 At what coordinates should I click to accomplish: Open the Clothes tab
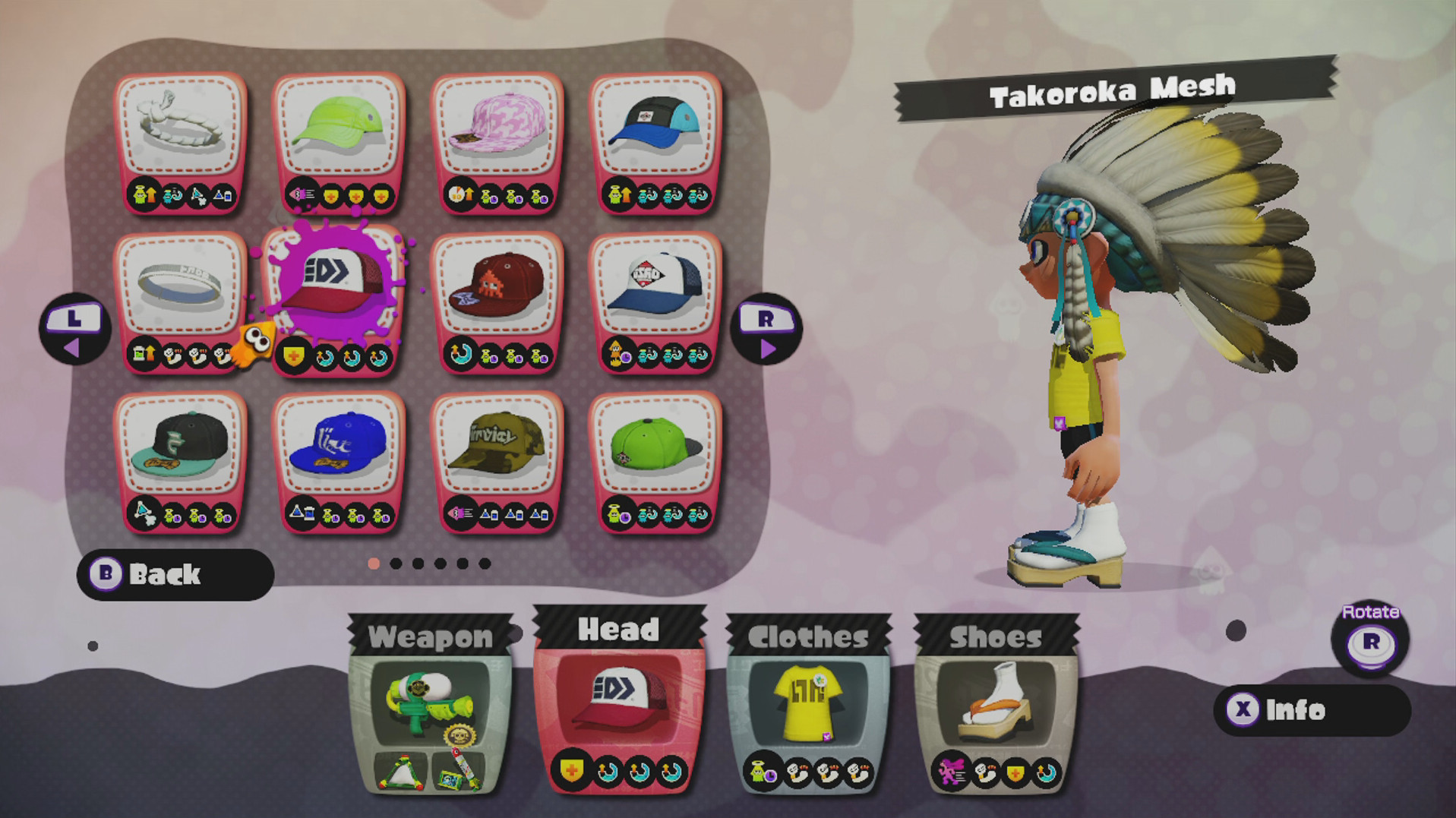[x=807, y=636]
